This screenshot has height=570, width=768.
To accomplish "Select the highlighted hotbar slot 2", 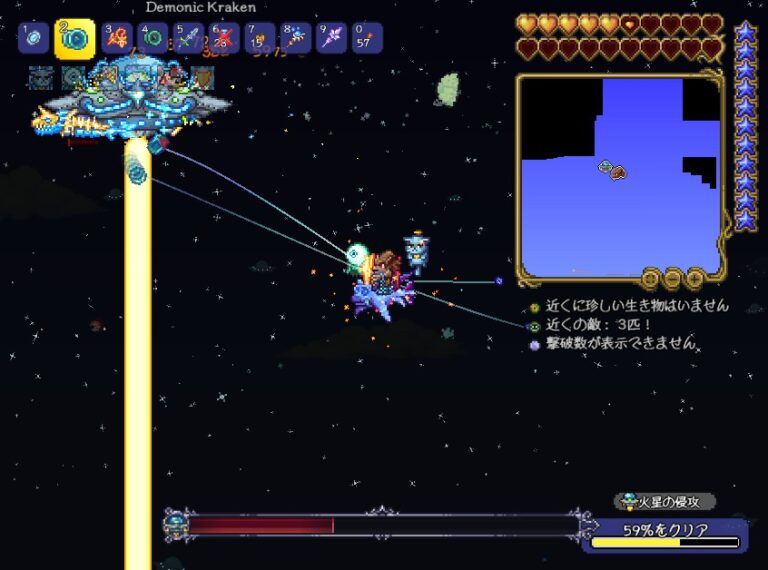I will (75, 39).
